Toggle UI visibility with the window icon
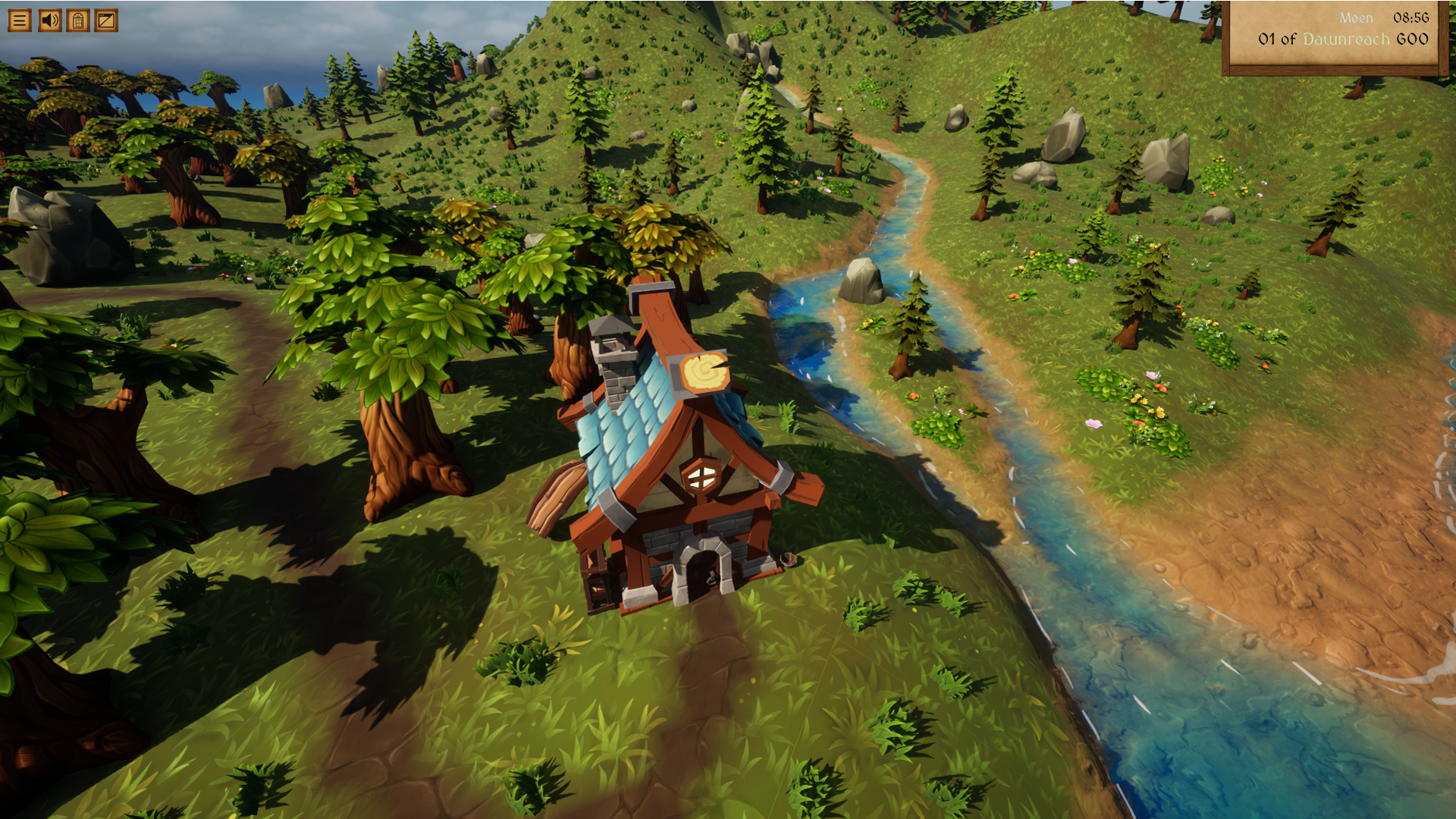1456x819 pixels. coord(105,20)
